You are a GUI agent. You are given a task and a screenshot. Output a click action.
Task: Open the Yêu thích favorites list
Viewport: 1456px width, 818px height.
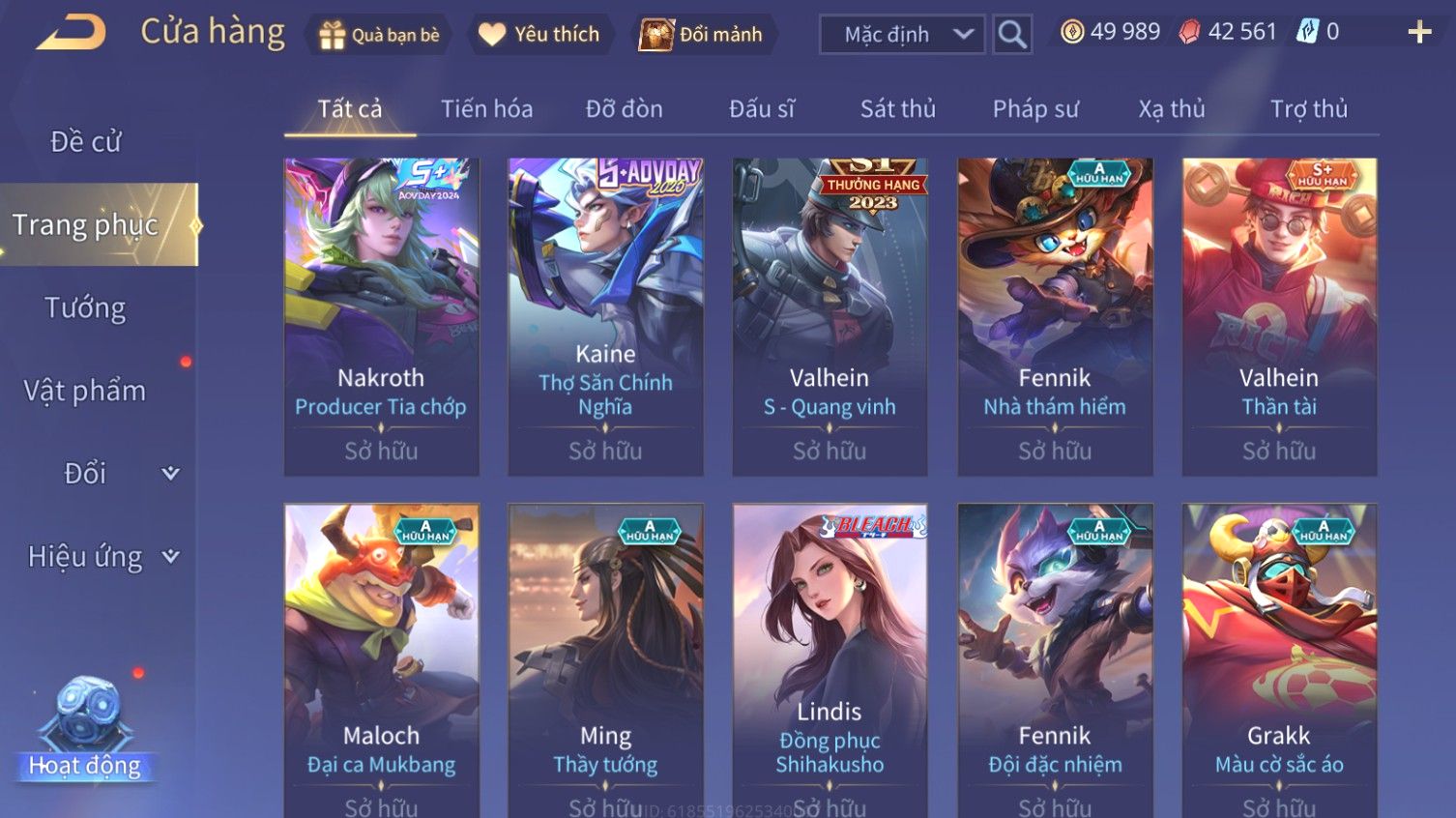click(x=539, y=35)
